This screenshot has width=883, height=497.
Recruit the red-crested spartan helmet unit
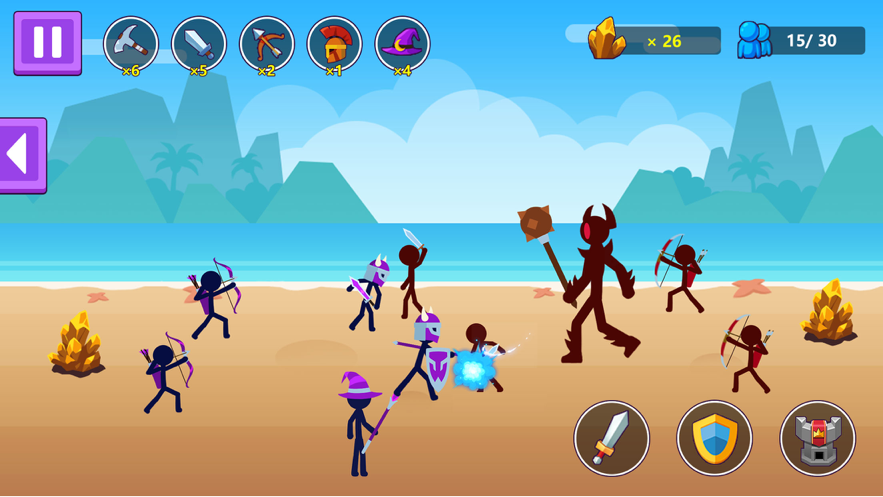335,44
